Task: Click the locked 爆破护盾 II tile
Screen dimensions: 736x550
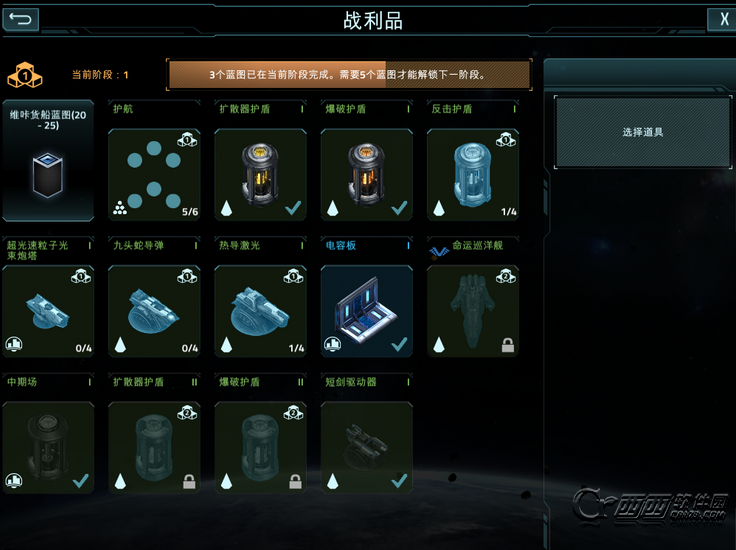Action: [260, 447]
